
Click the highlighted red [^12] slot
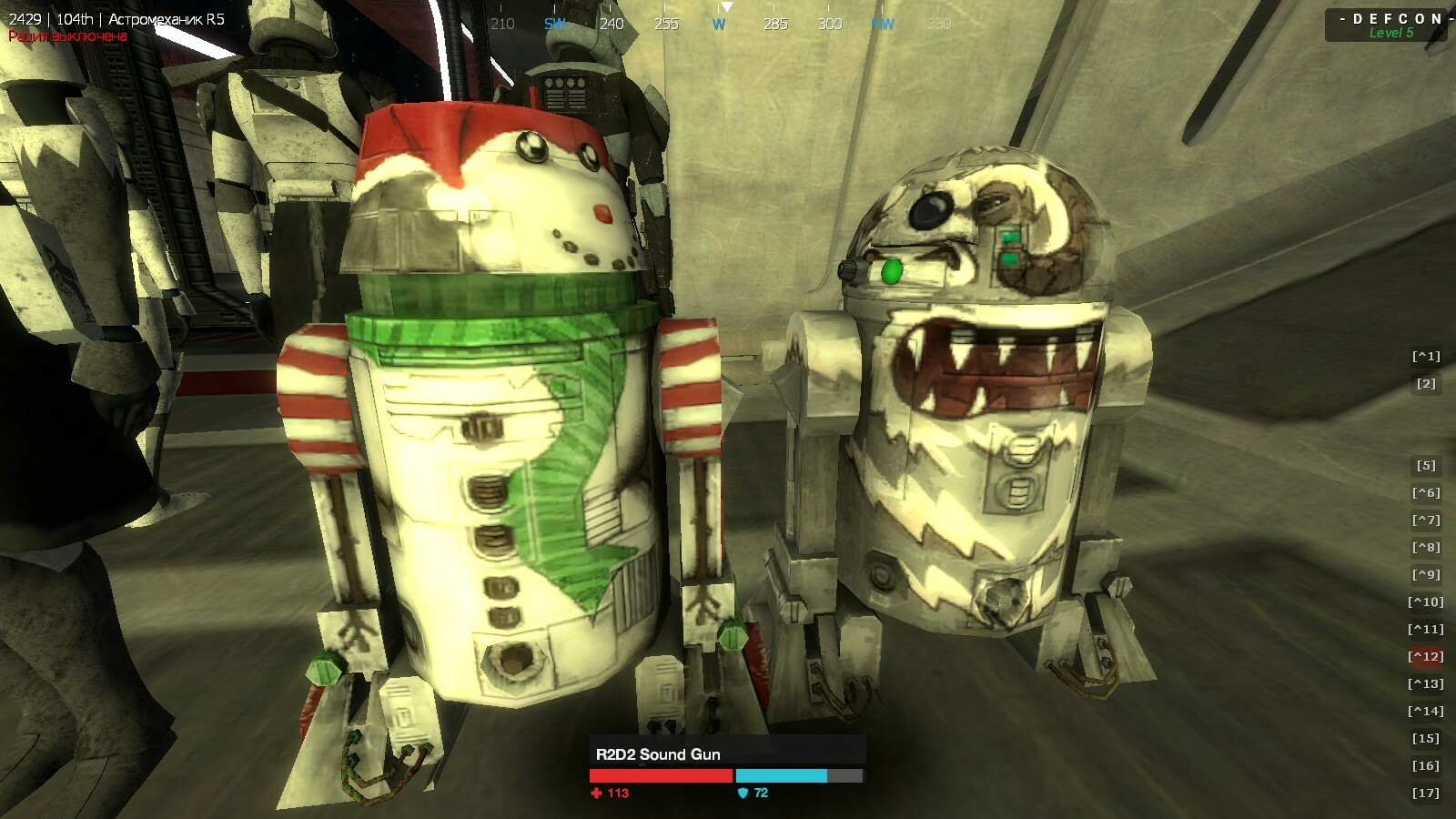click(1426, 657)
